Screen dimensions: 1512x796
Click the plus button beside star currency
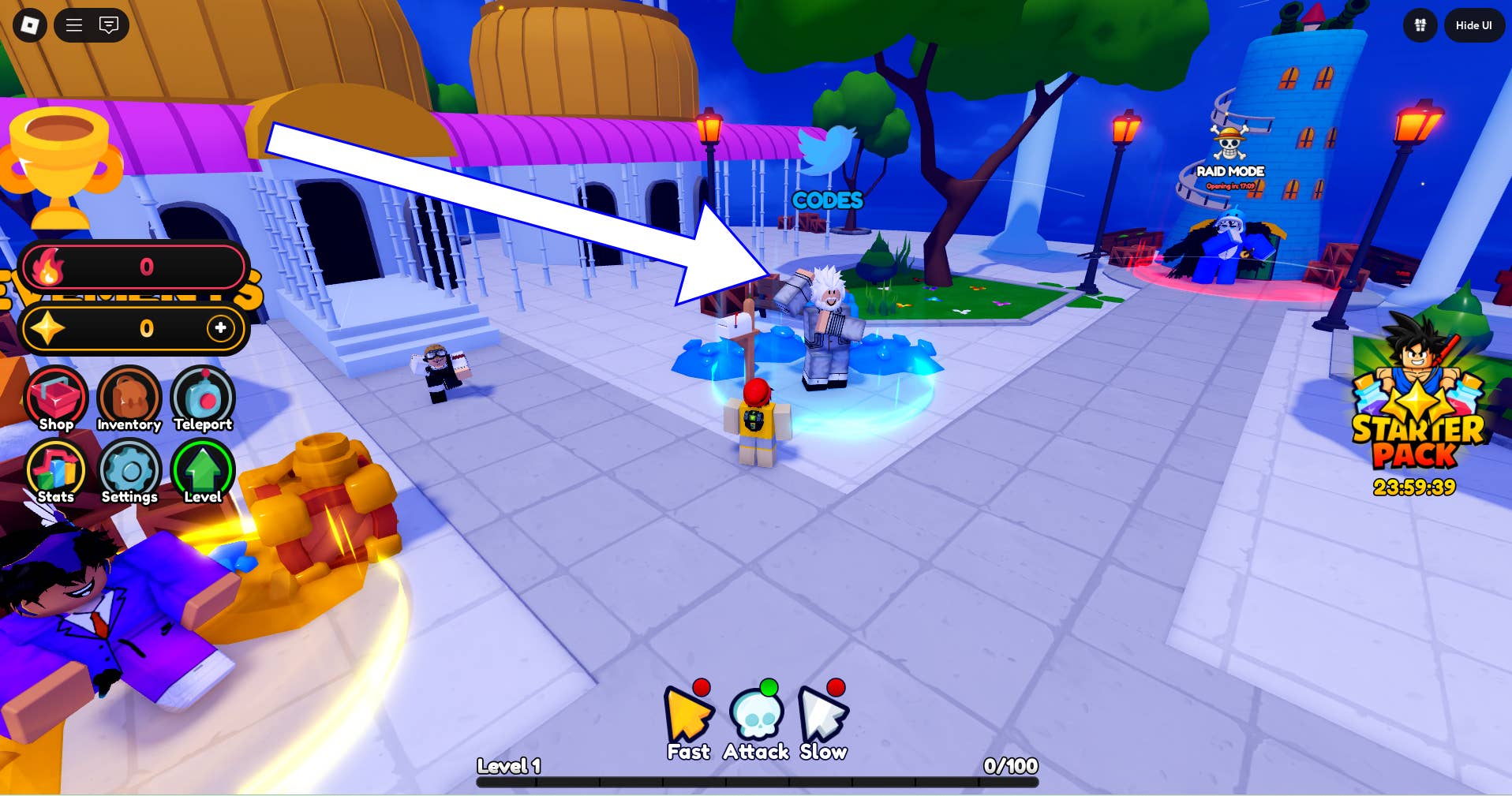coord(220,327)
